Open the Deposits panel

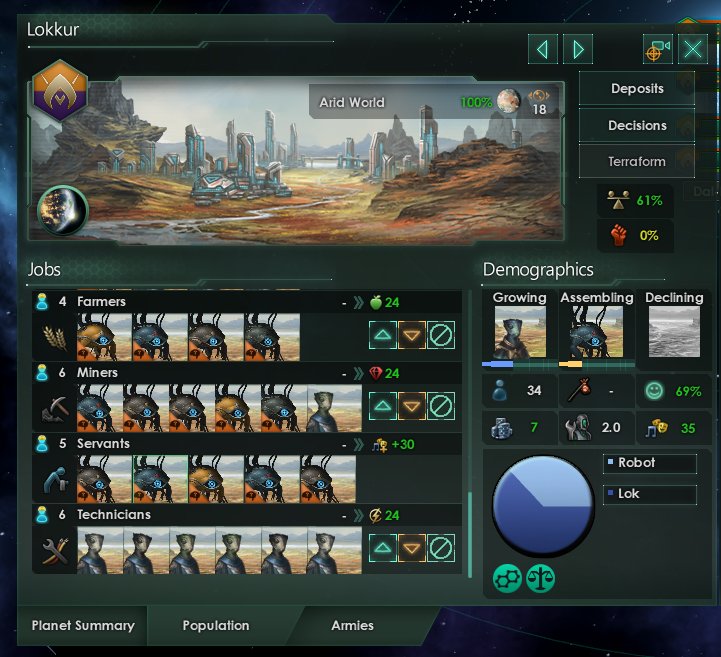coord(637,88)
